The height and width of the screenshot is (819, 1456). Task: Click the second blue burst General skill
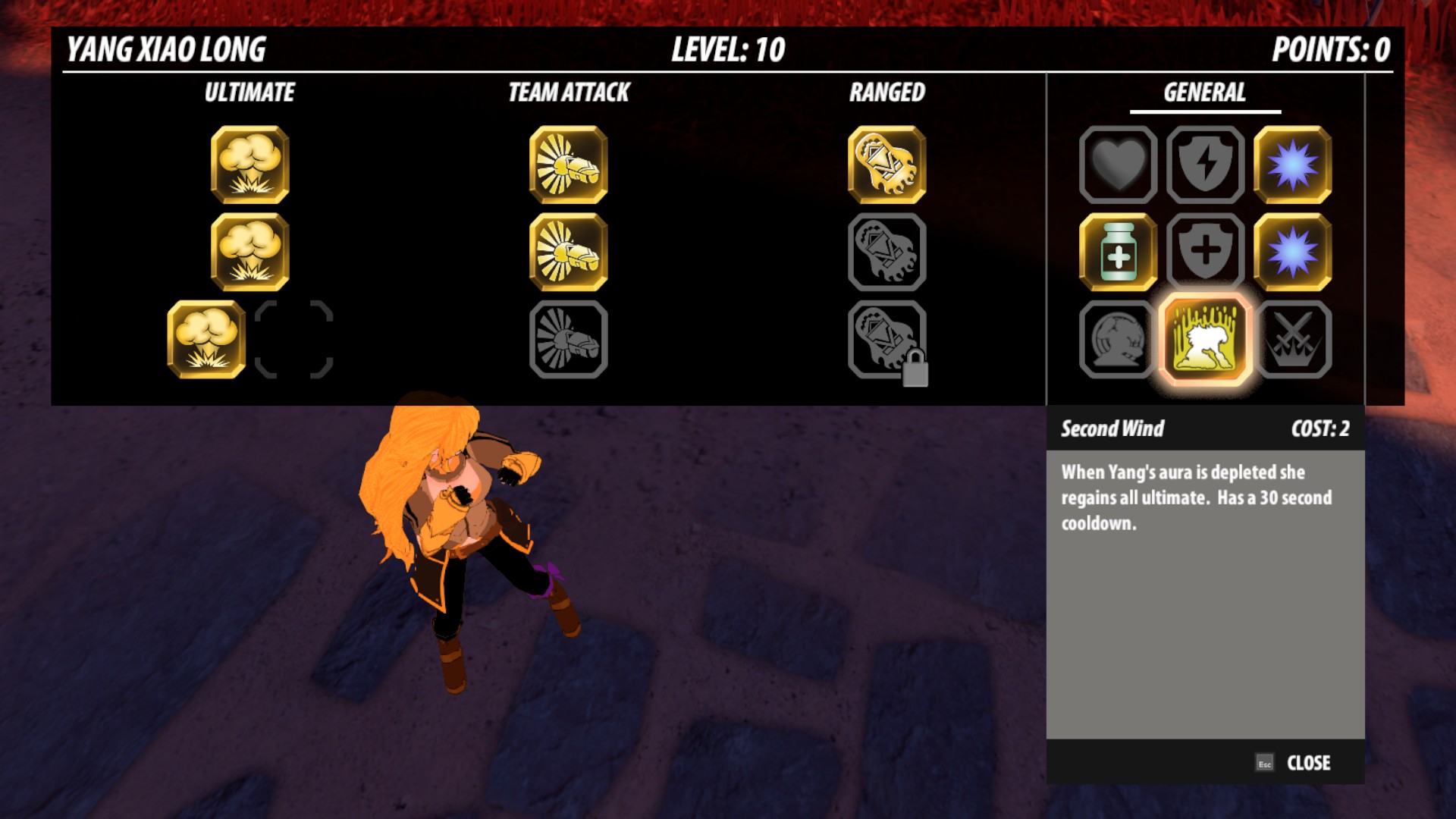pos(1291,252)
